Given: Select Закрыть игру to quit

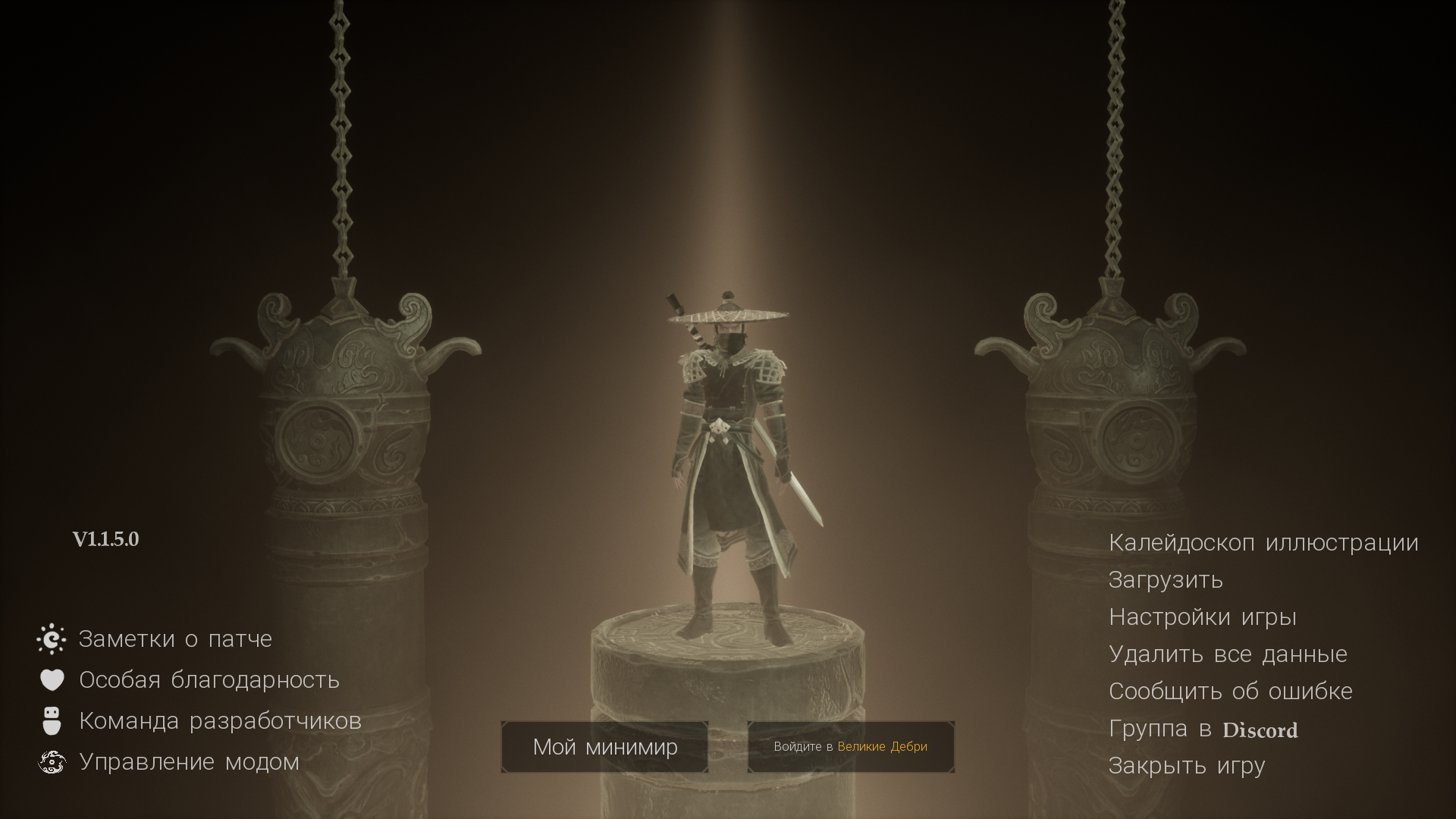Looking at the screenshot, I should pos(1186,766).
